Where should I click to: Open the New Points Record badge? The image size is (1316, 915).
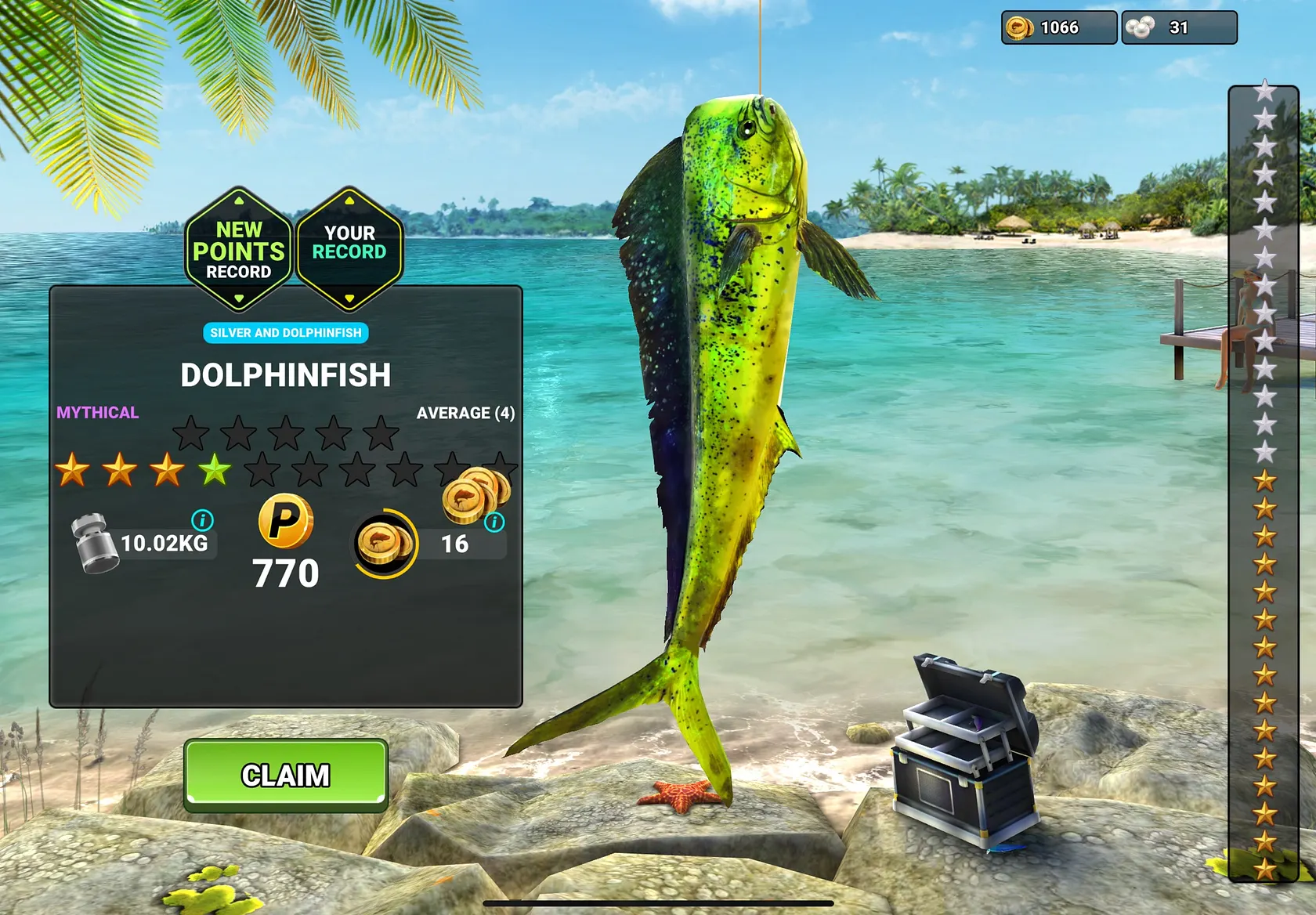pos(239,250)
